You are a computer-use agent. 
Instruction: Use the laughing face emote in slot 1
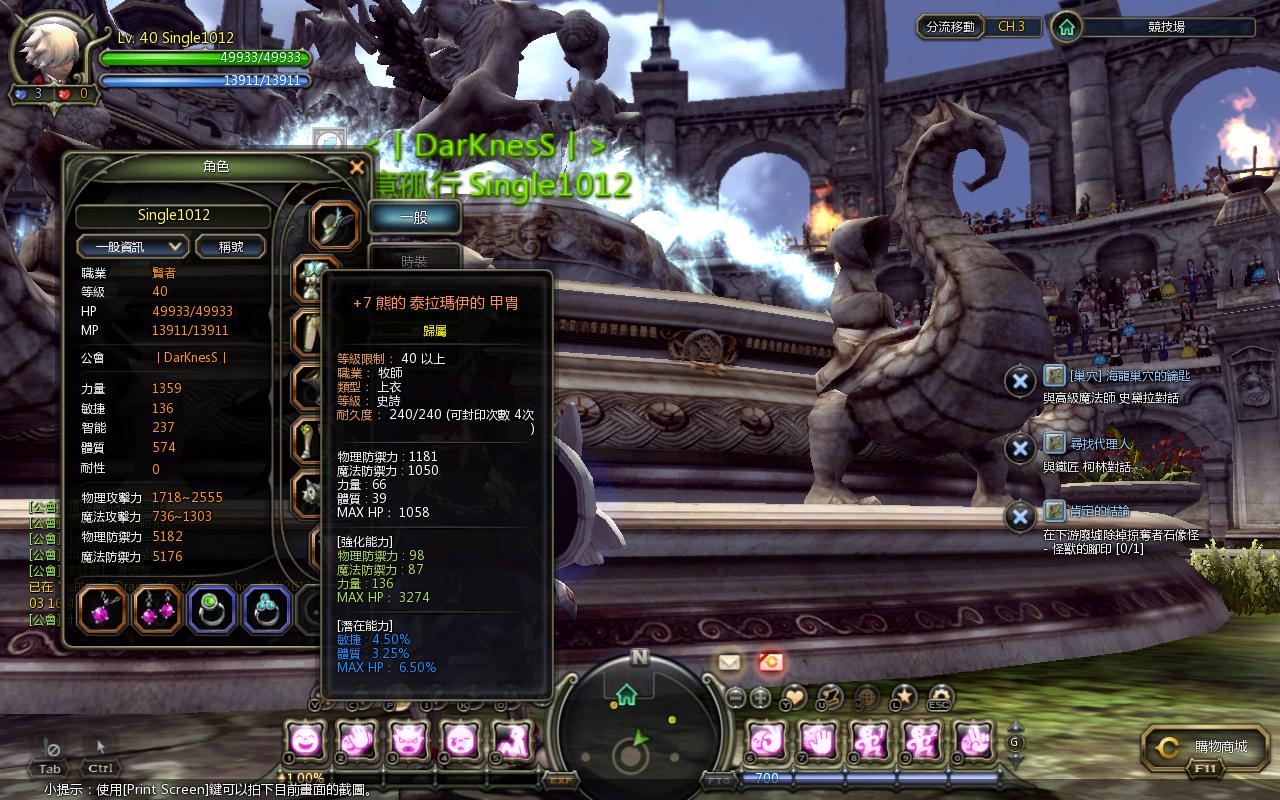[x=304, y=741]
